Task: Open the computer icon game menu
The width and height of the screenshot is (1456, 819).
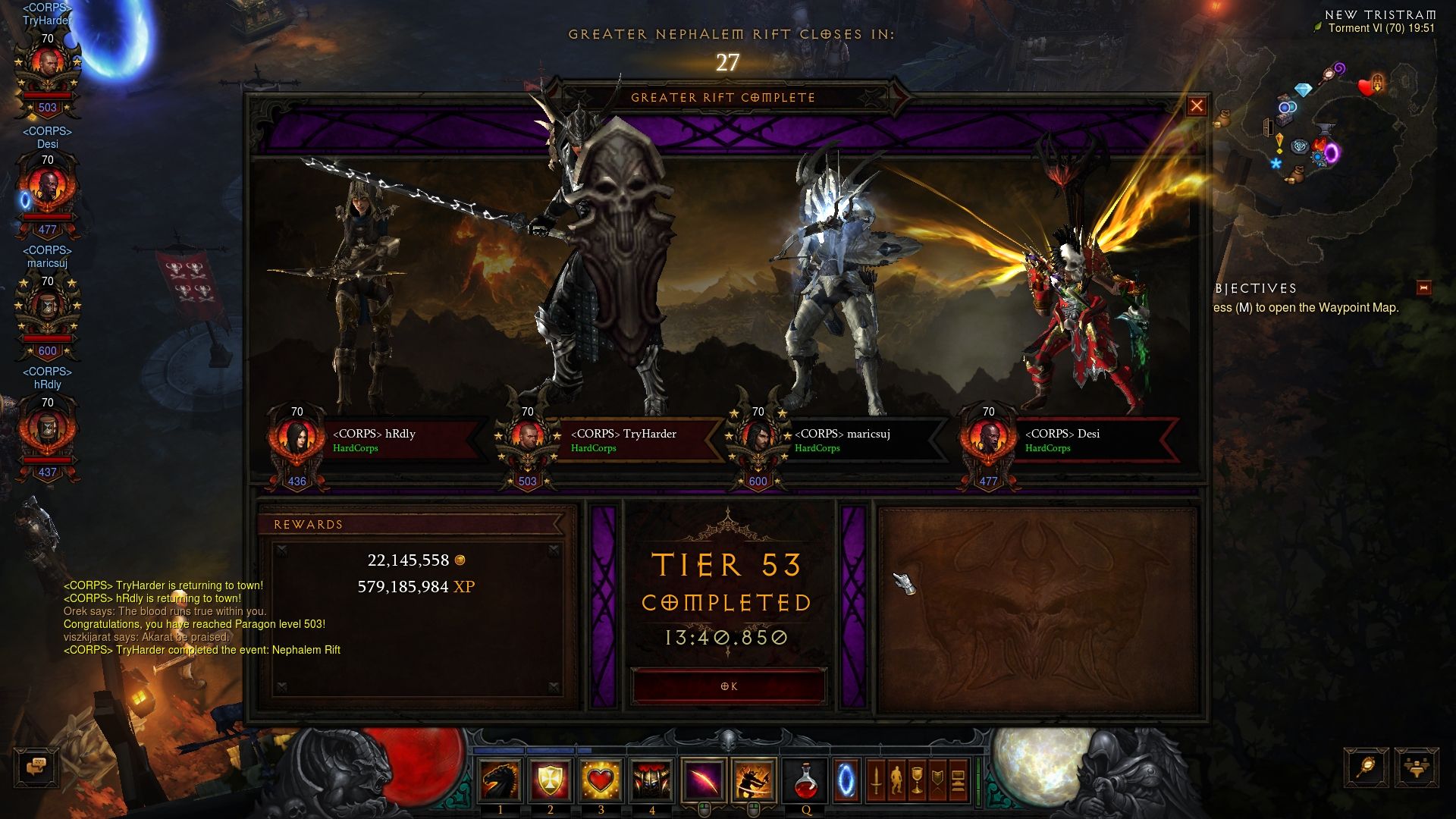Action: tap(958, 780)
